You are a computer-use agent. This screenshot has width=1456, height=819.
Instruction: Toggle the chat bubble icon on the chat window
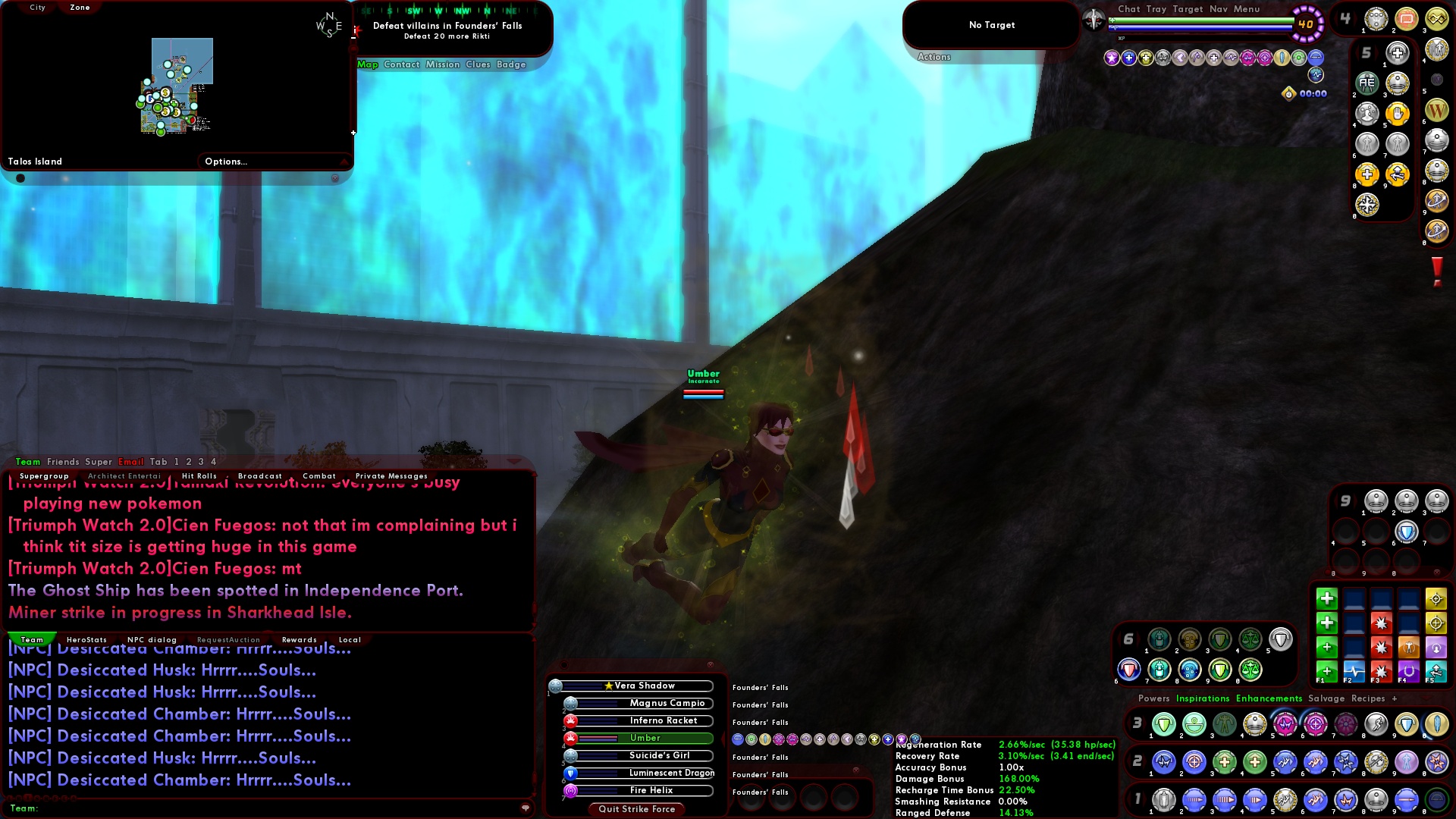(x=526, y=808)
